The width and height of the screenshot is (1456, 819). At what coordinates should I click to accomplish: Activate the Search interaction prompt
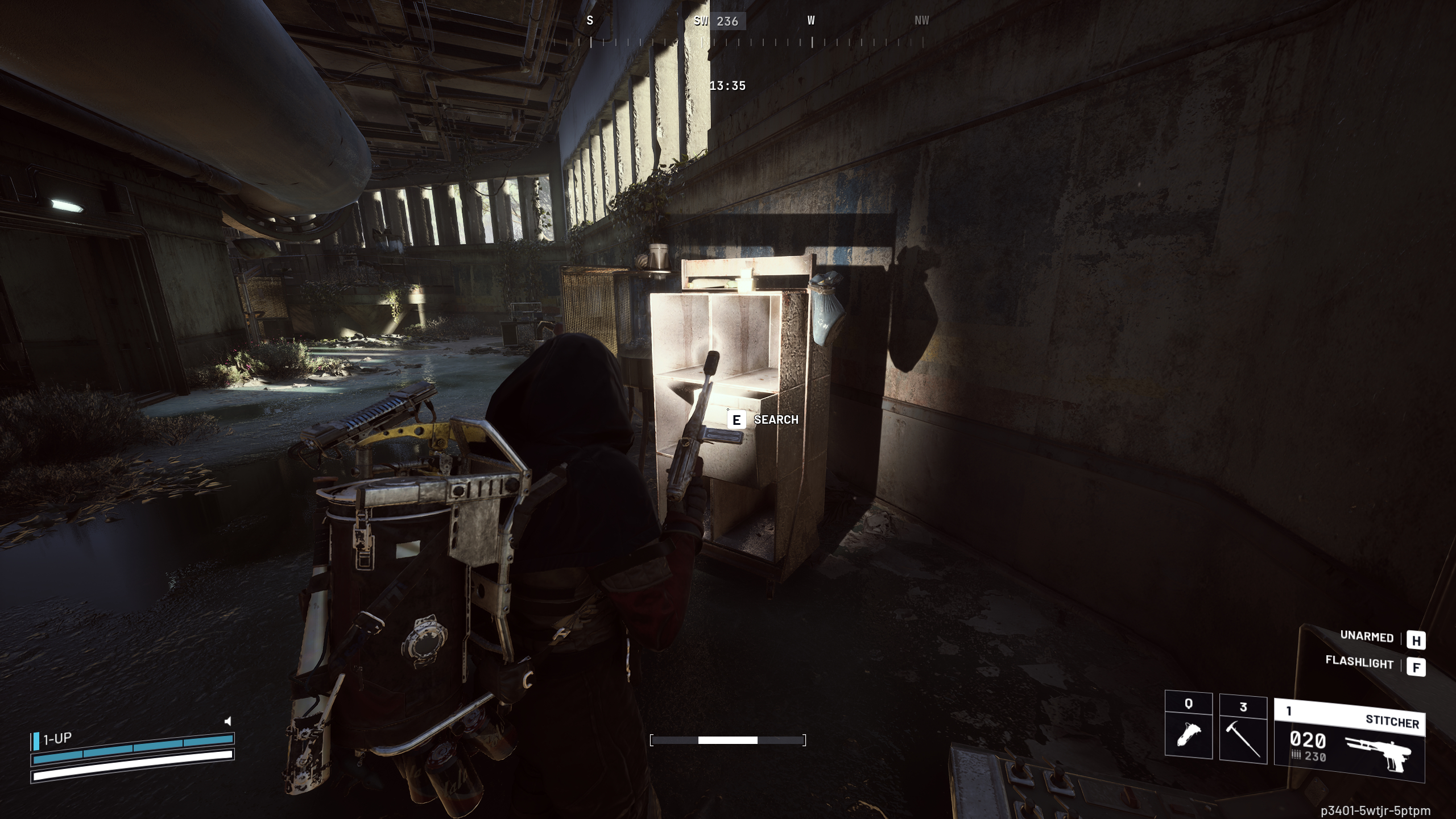tap(776, 420)
